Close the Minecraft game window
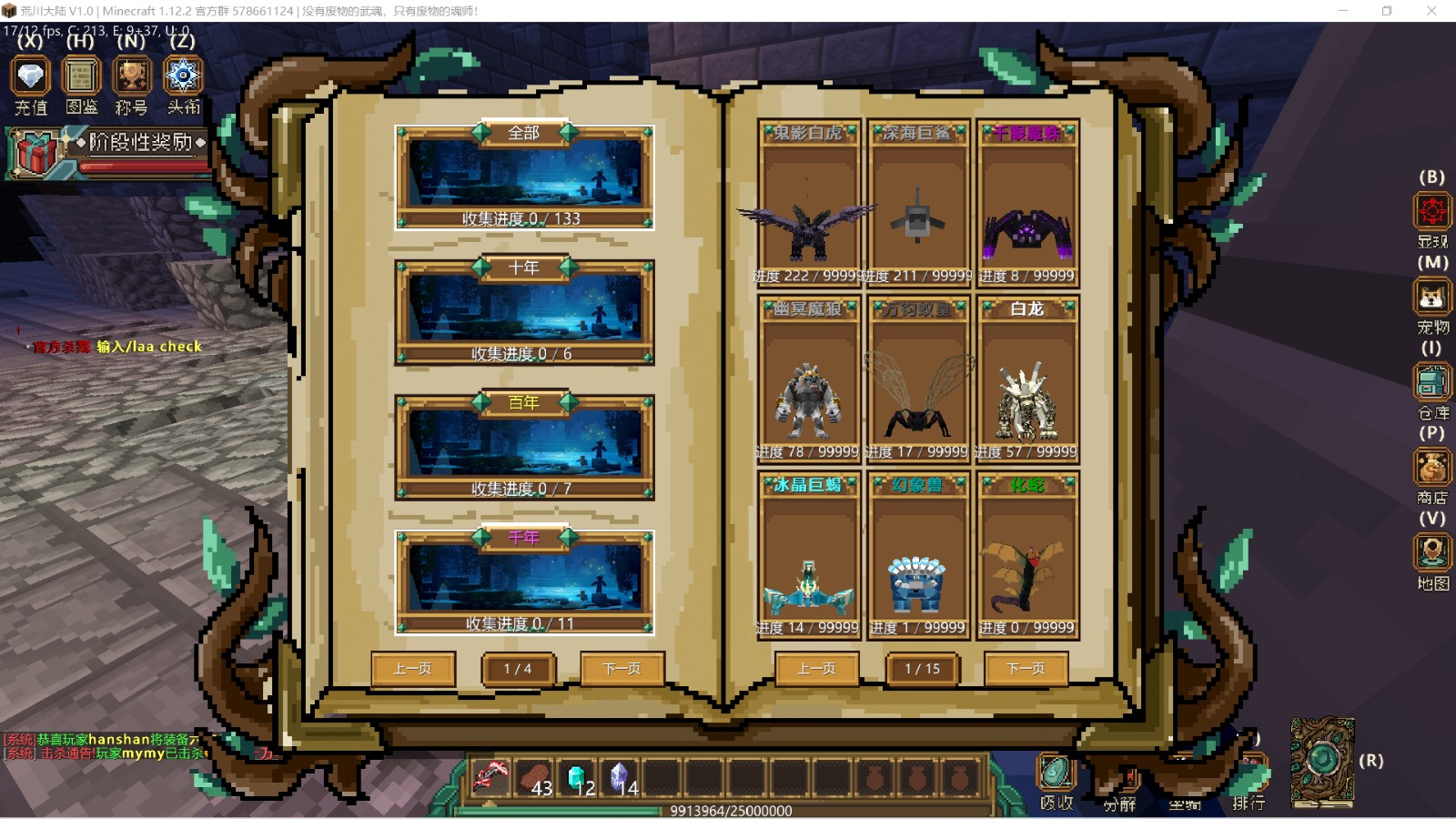The width and height of the screenshot is (1456, 819). pos(1431,11)
